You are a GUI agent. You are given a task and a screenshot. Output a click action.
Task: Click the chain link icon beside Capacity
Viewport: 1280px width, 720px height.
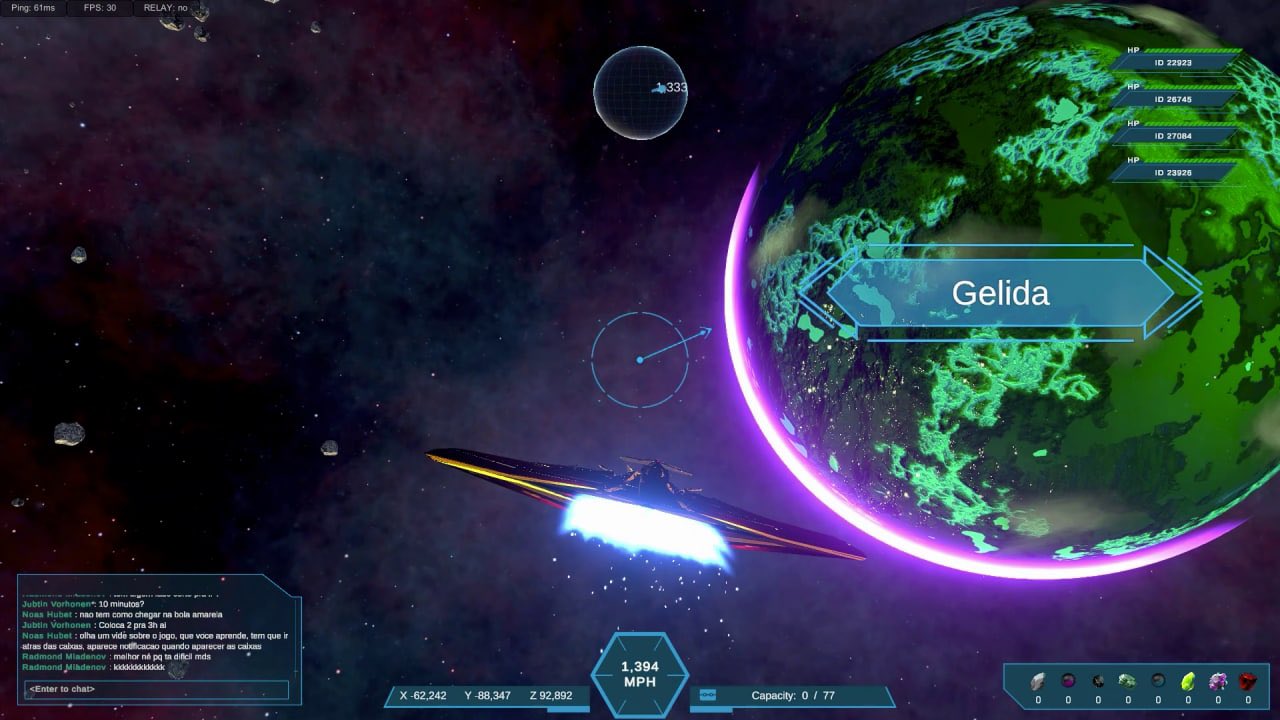click(708, 695)
